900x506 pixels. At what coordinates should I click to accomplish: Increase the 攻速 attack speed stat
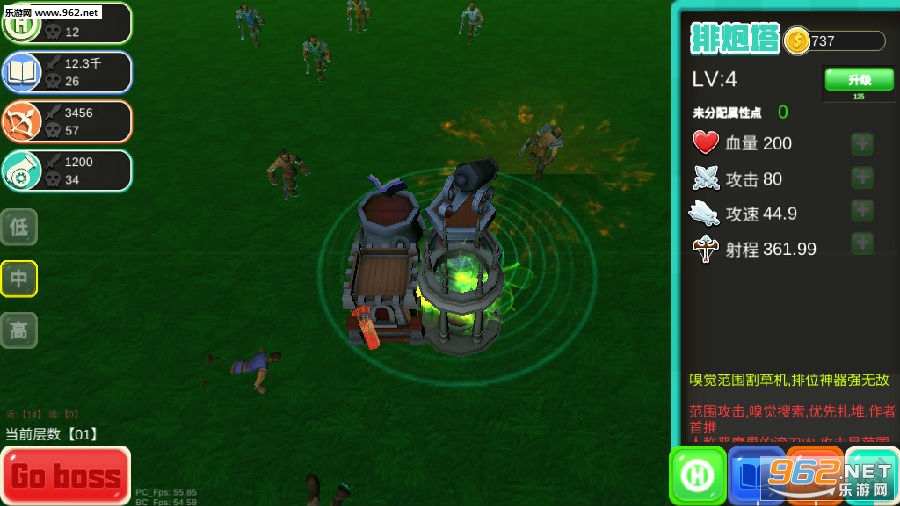coord(862,212)
